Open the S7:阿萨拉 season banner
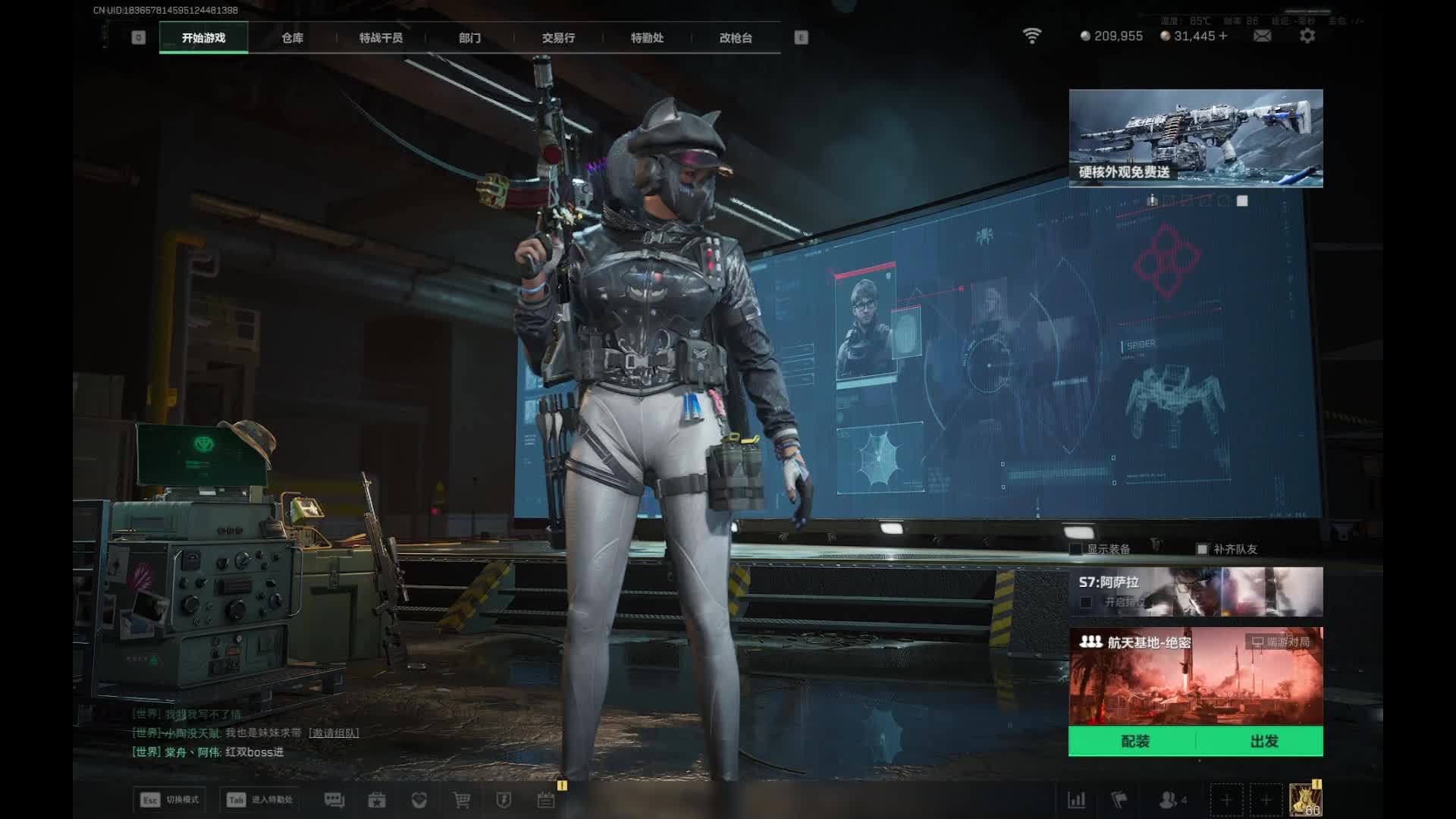The image size is (1456, 819). pos(1196,591)
